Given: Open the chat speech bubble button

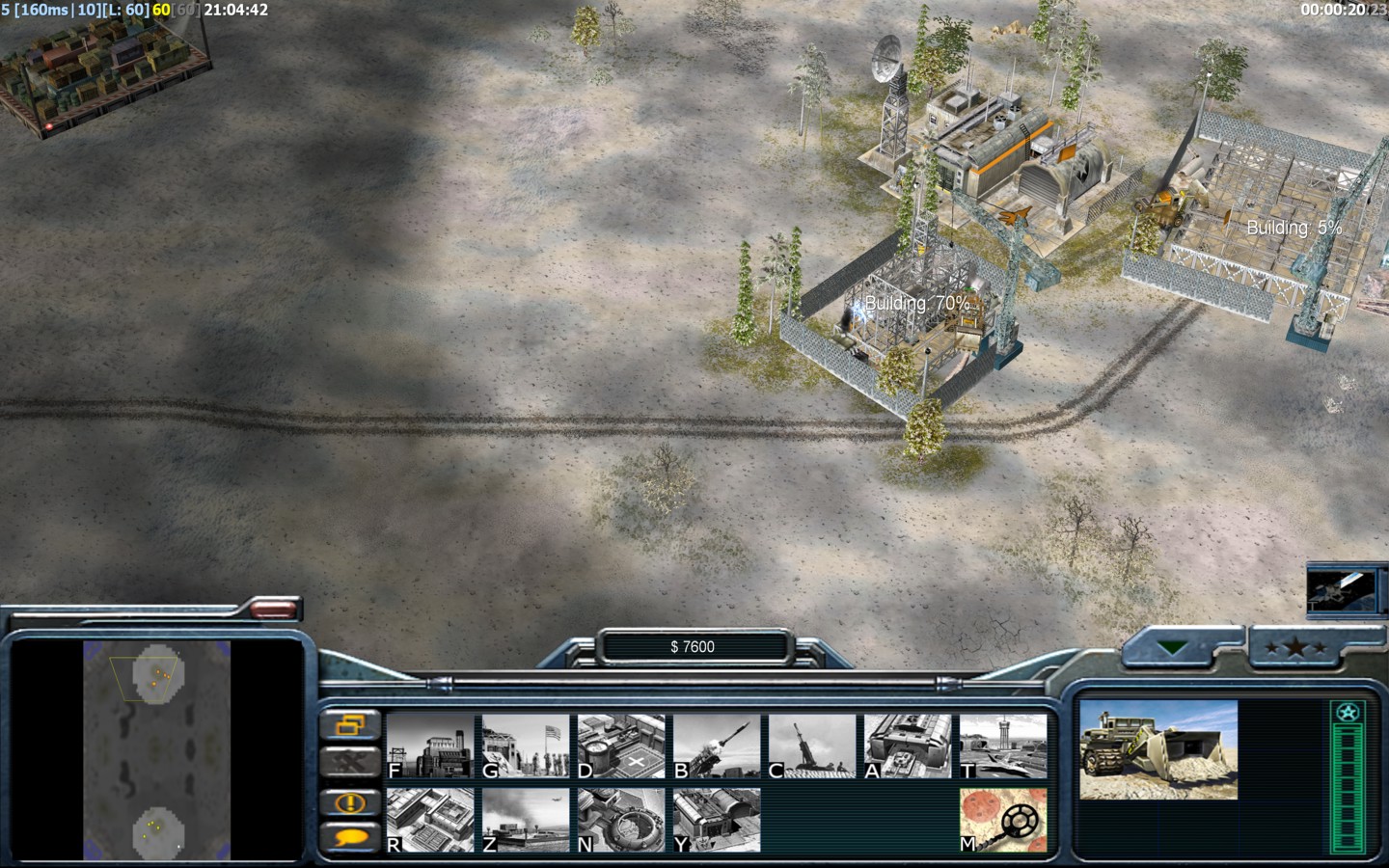Looking at the screenshot, I should point(349,836).
